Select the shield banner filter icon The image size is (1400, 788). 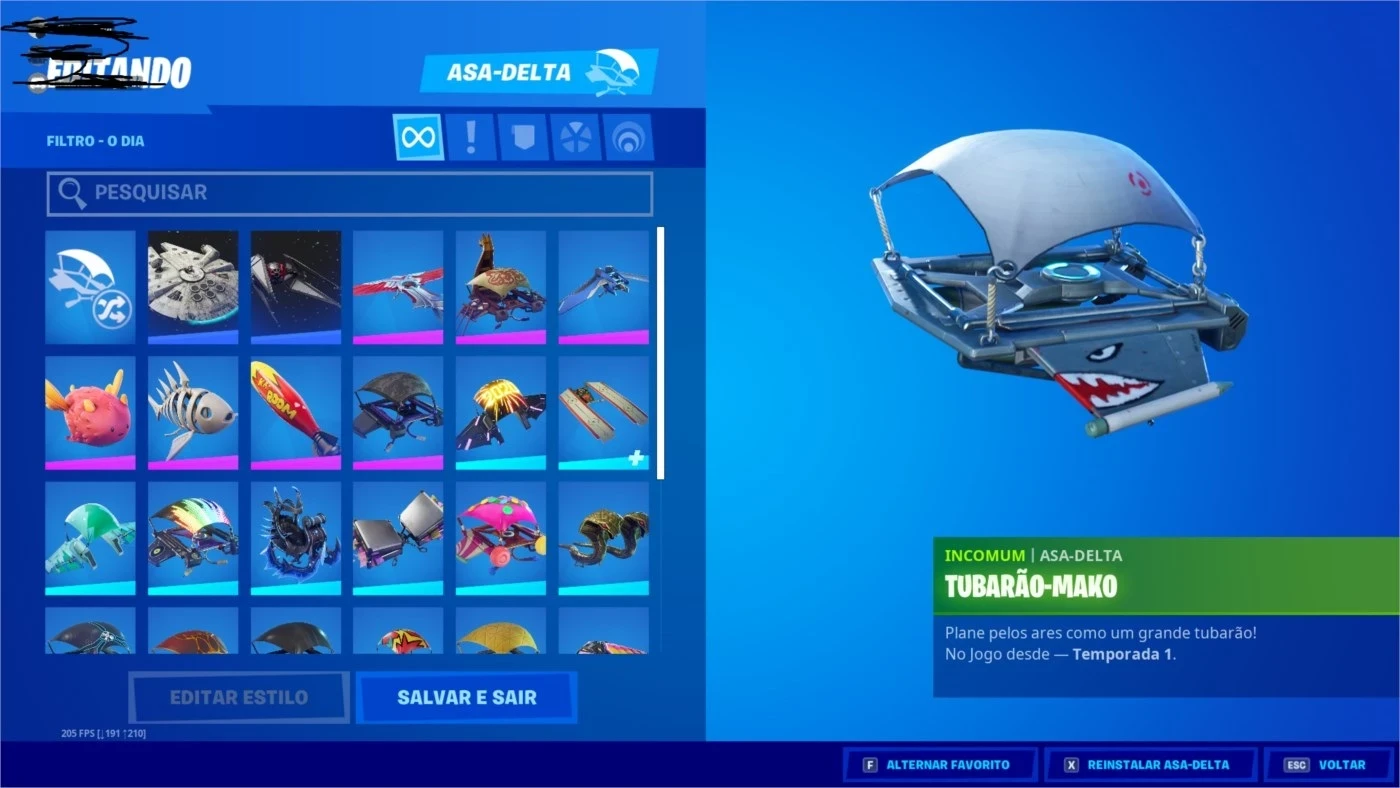[x=522, y=136]
